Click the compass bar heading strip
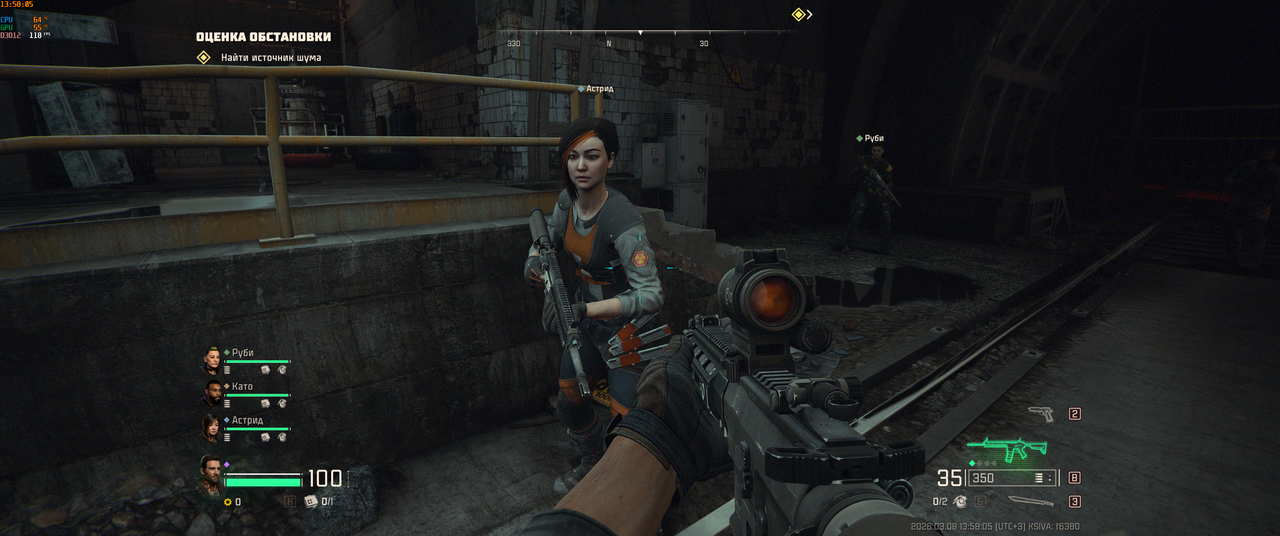This screenshot has width=1280, height=536. [640, 38]
